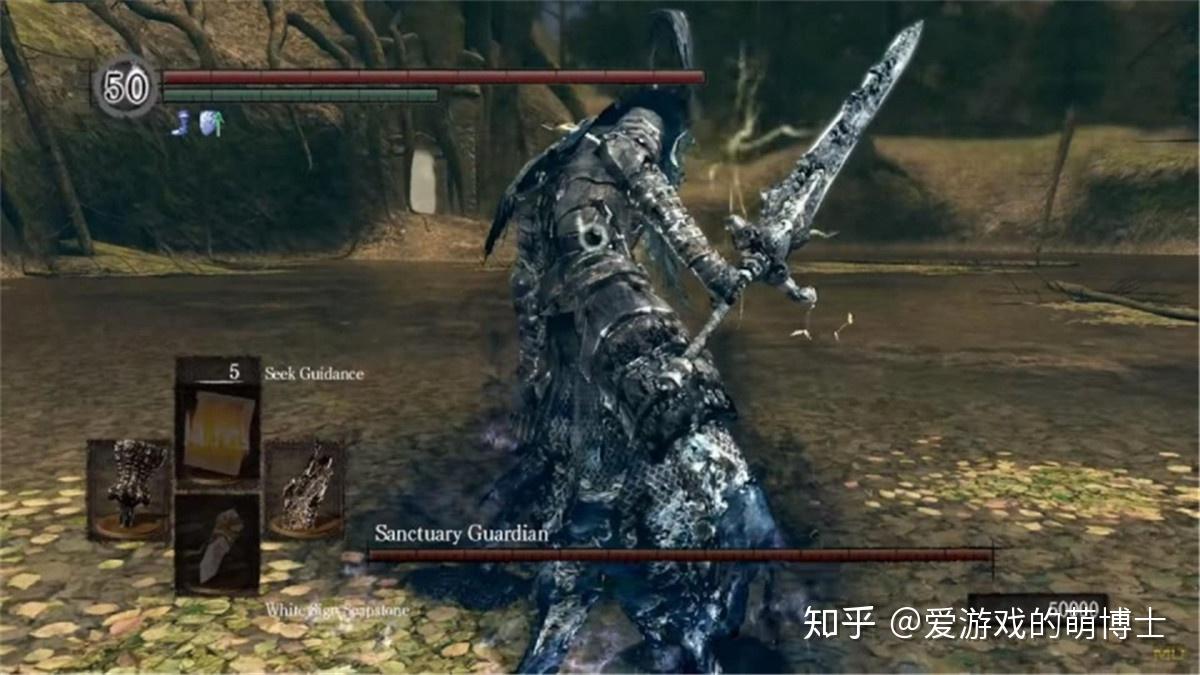Use the White Sign Soapstone item slot
Screen dimensions: 1200x675
(x=218, y=543)
